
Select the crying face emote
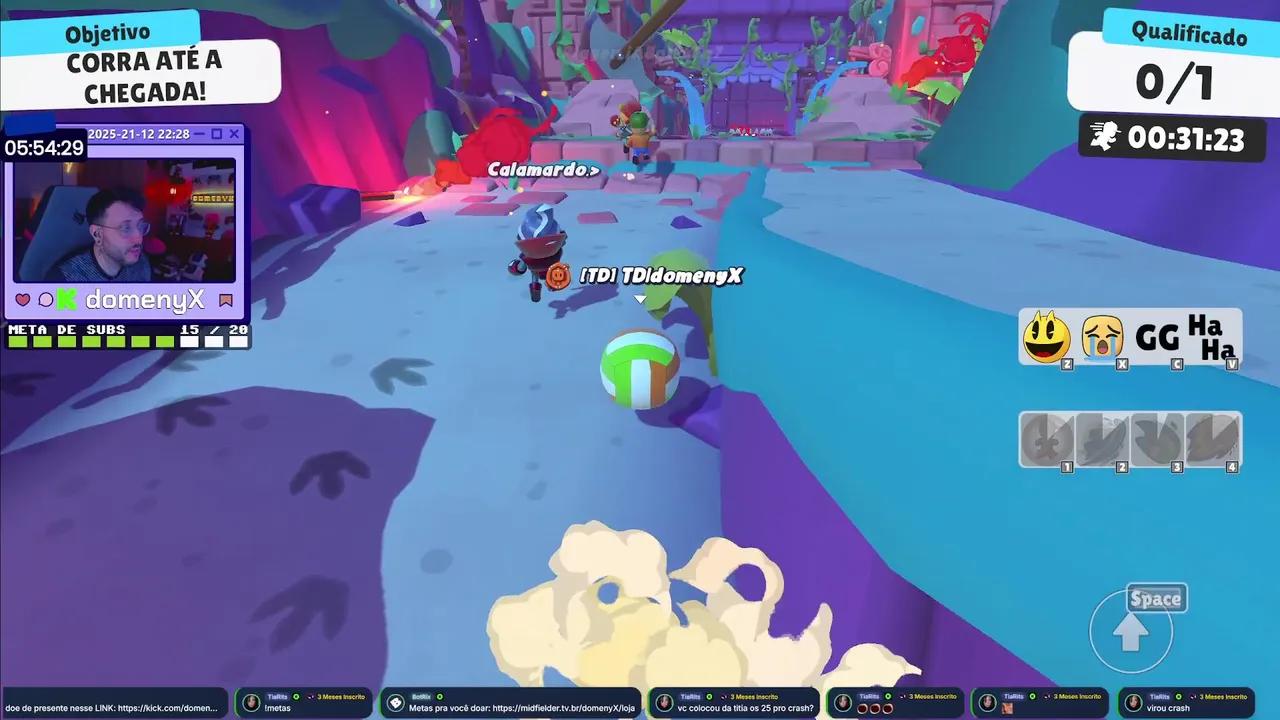point(1101,337)
